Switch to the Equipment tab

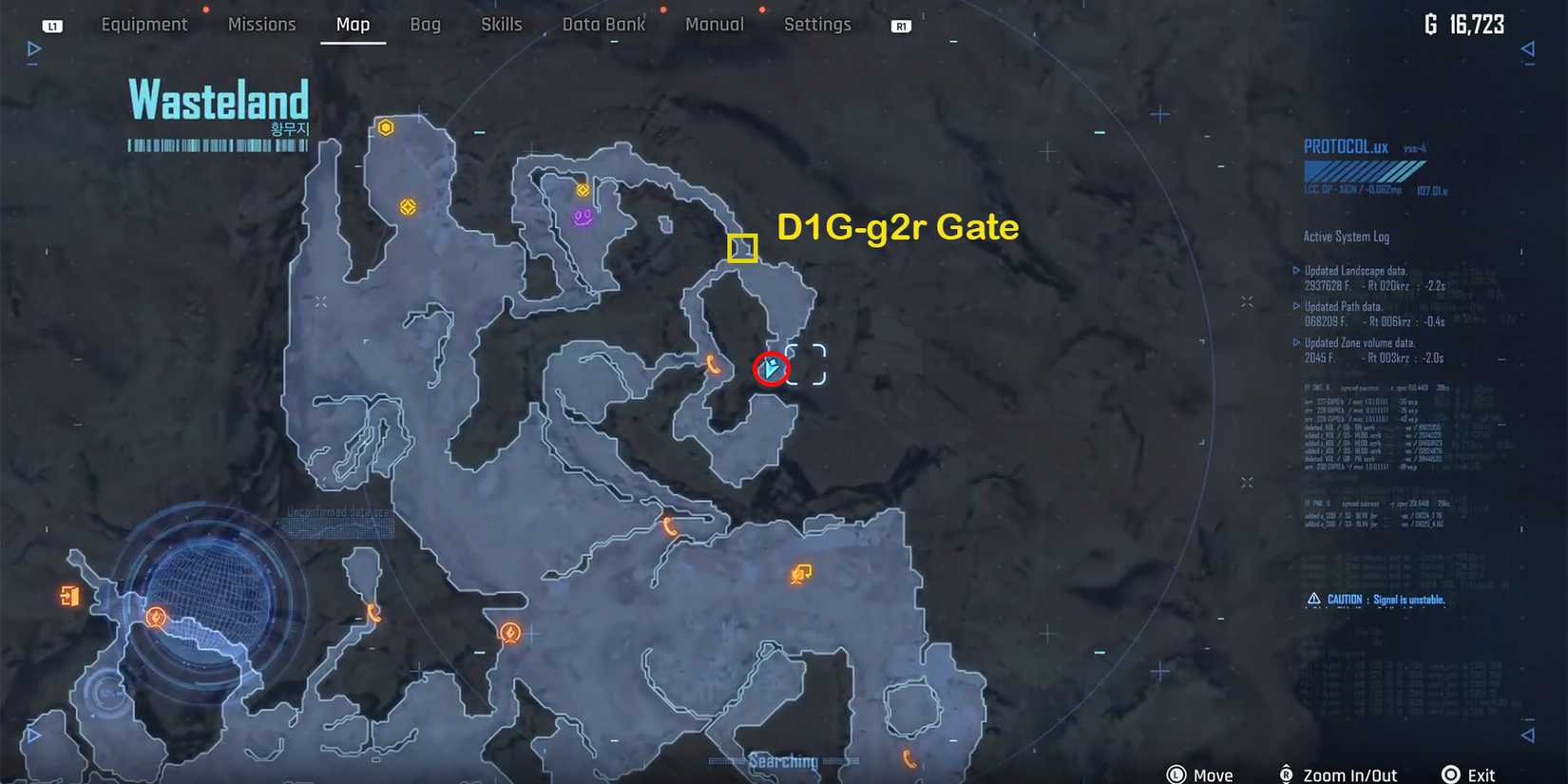pos(144,24)
